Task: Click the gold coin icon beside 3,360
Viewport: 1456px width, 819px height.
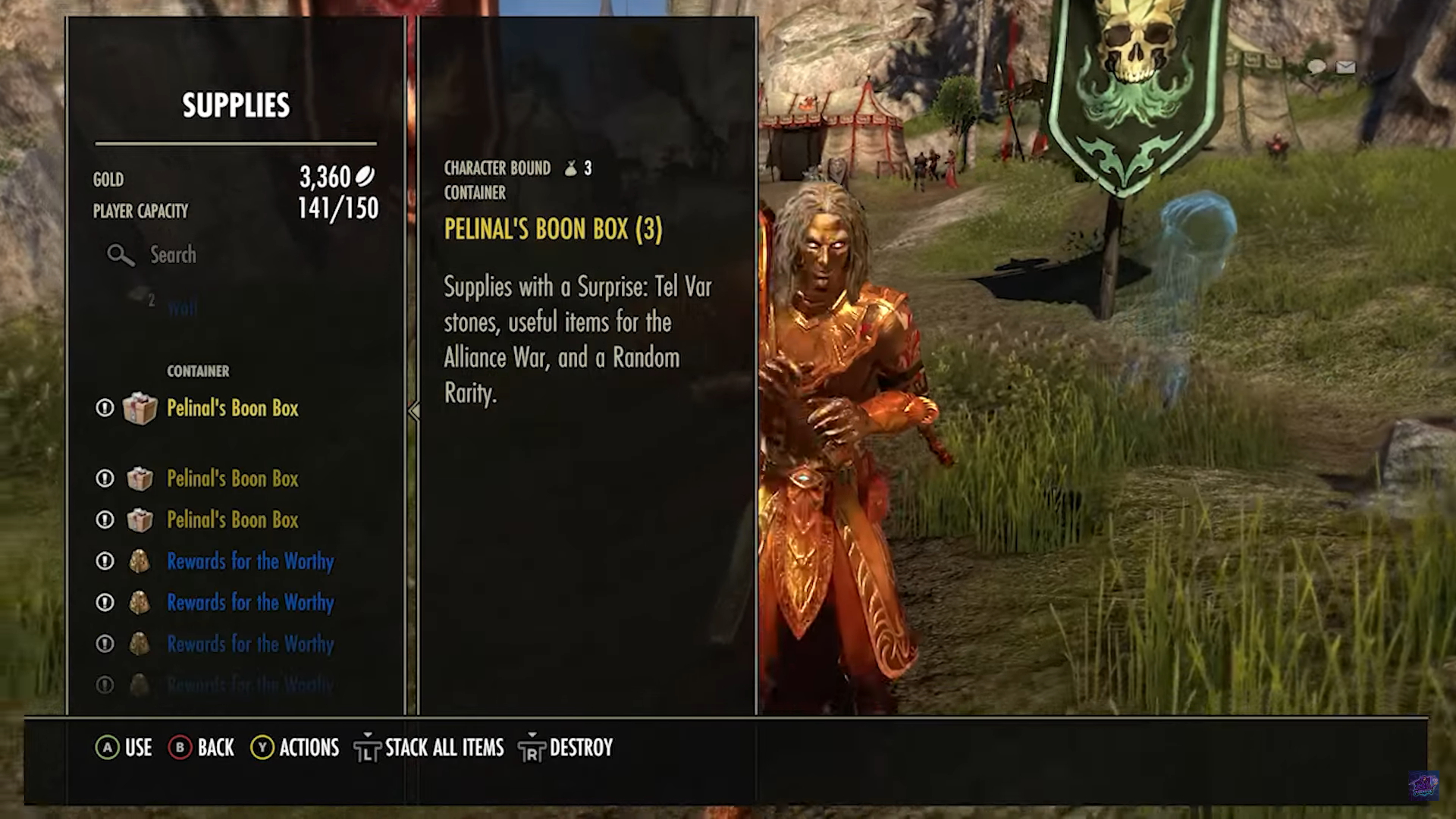Action: click(365, 174)
